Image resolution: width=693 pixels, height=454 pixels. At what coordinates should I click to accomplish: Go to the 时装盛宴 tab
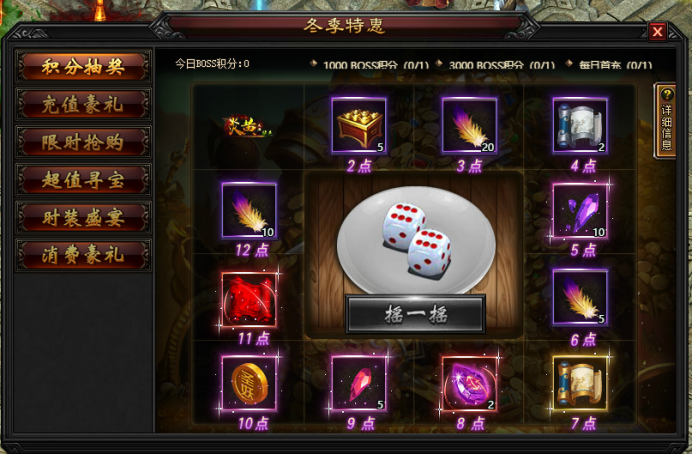coord(83,217)
